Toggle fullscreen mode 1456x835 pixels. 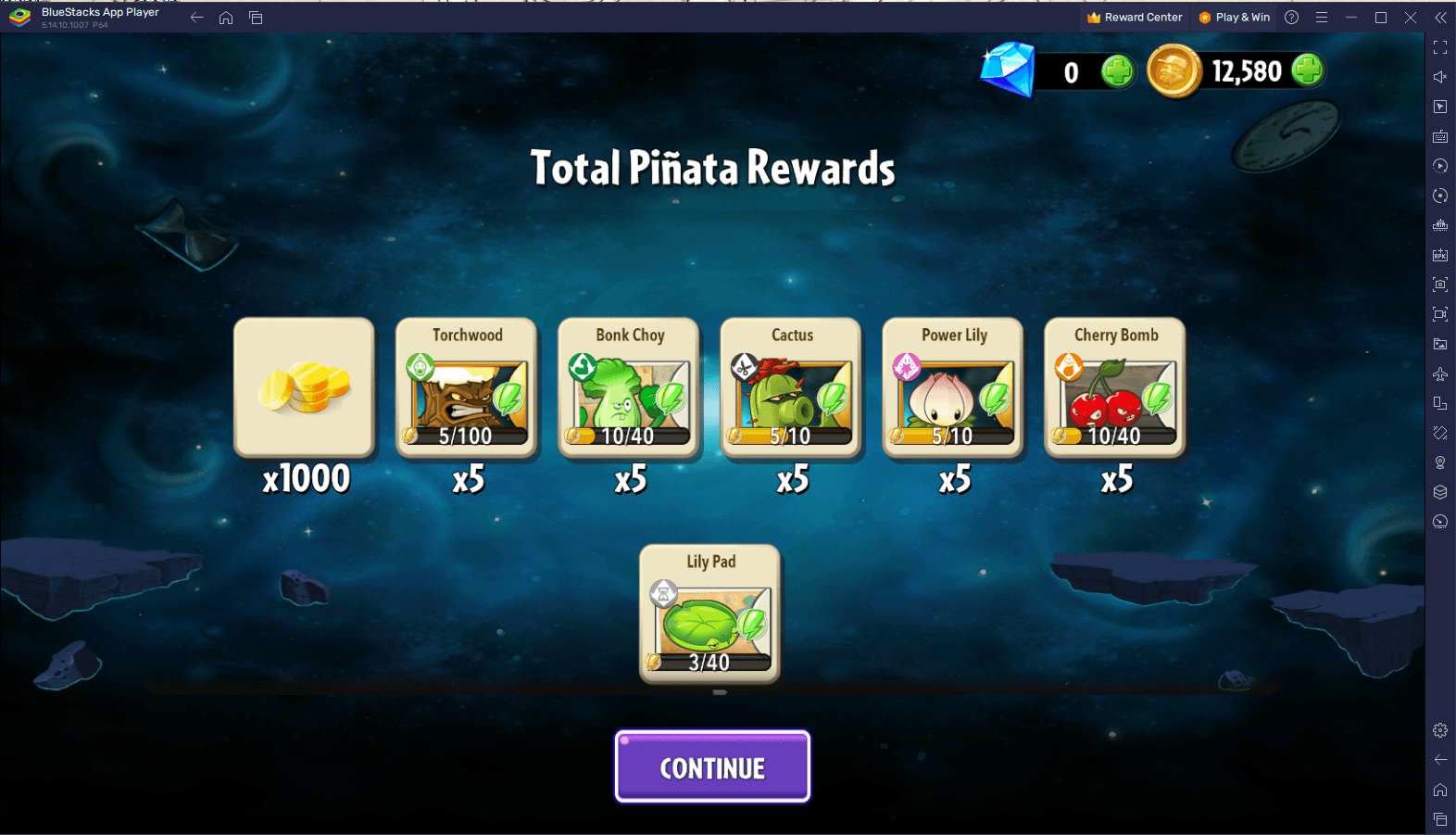[x=1440, y=47]
